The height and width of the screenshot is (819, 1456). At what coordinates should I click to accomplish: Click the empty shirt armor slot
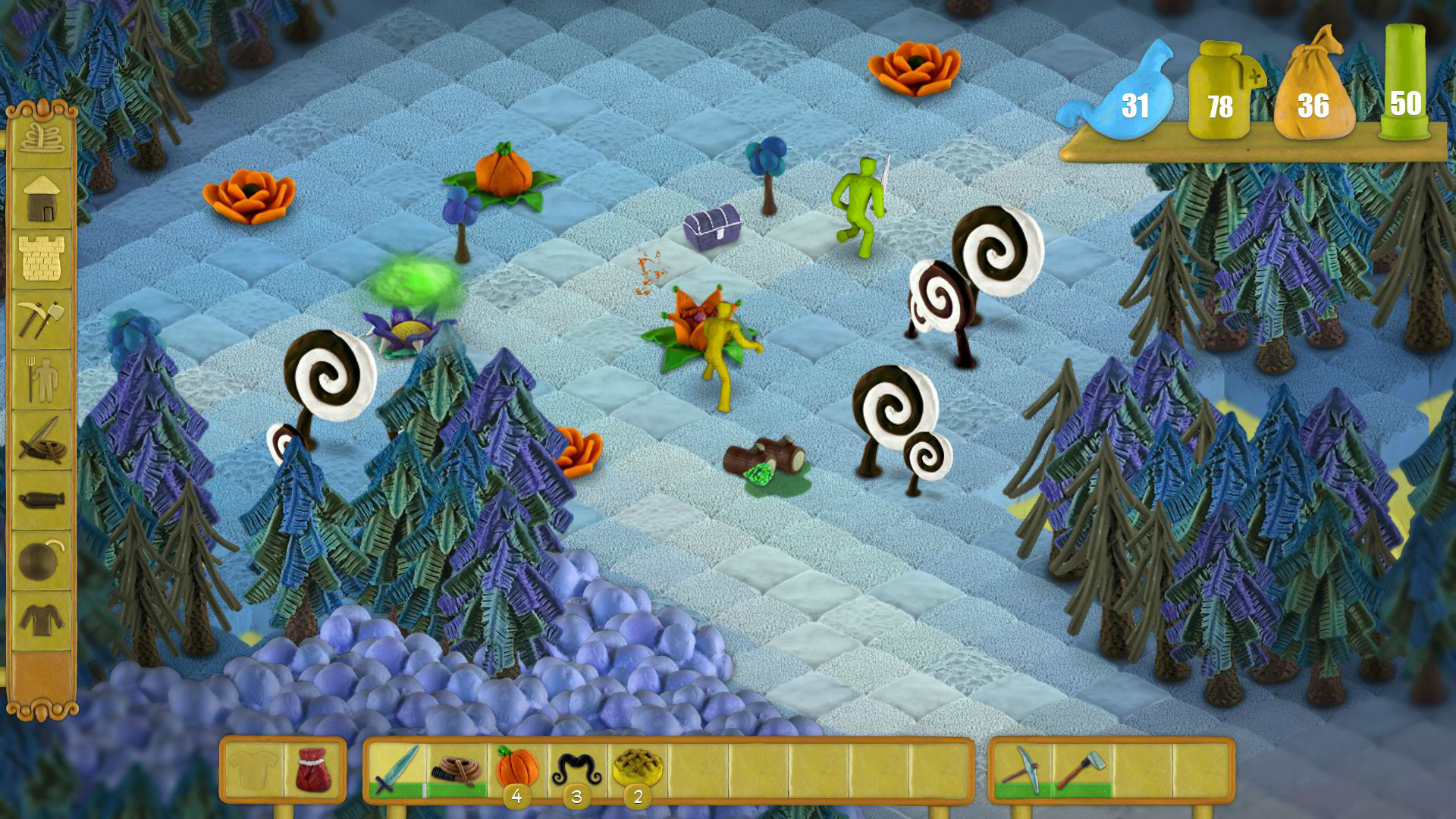254,769
